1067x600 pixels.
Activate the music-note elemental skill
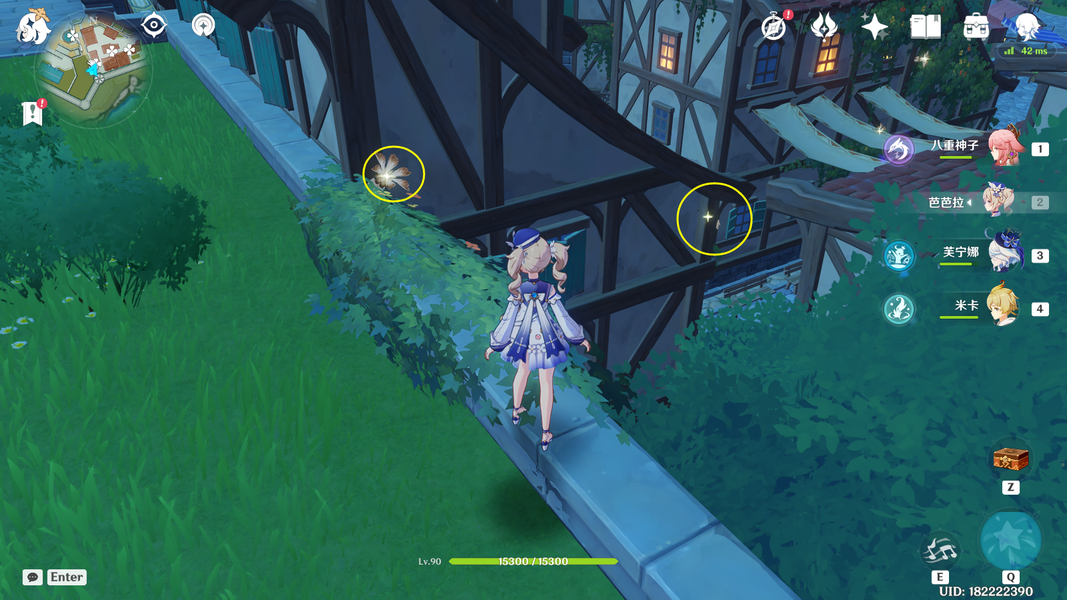[940, 549]
